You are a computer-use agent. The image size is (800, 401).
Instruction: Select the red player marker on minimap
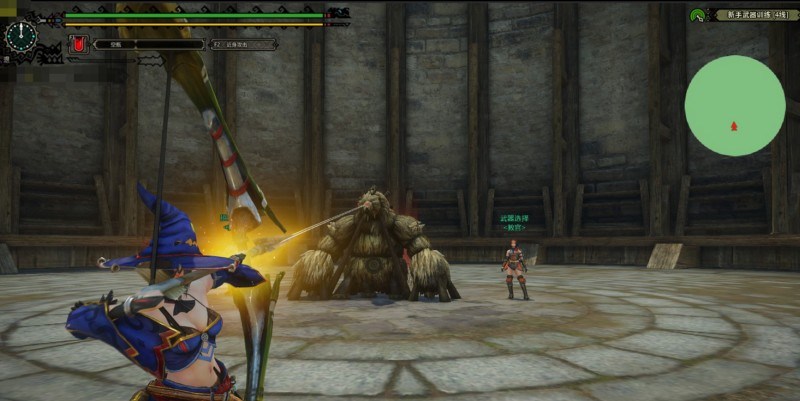[x=734, y=126]
